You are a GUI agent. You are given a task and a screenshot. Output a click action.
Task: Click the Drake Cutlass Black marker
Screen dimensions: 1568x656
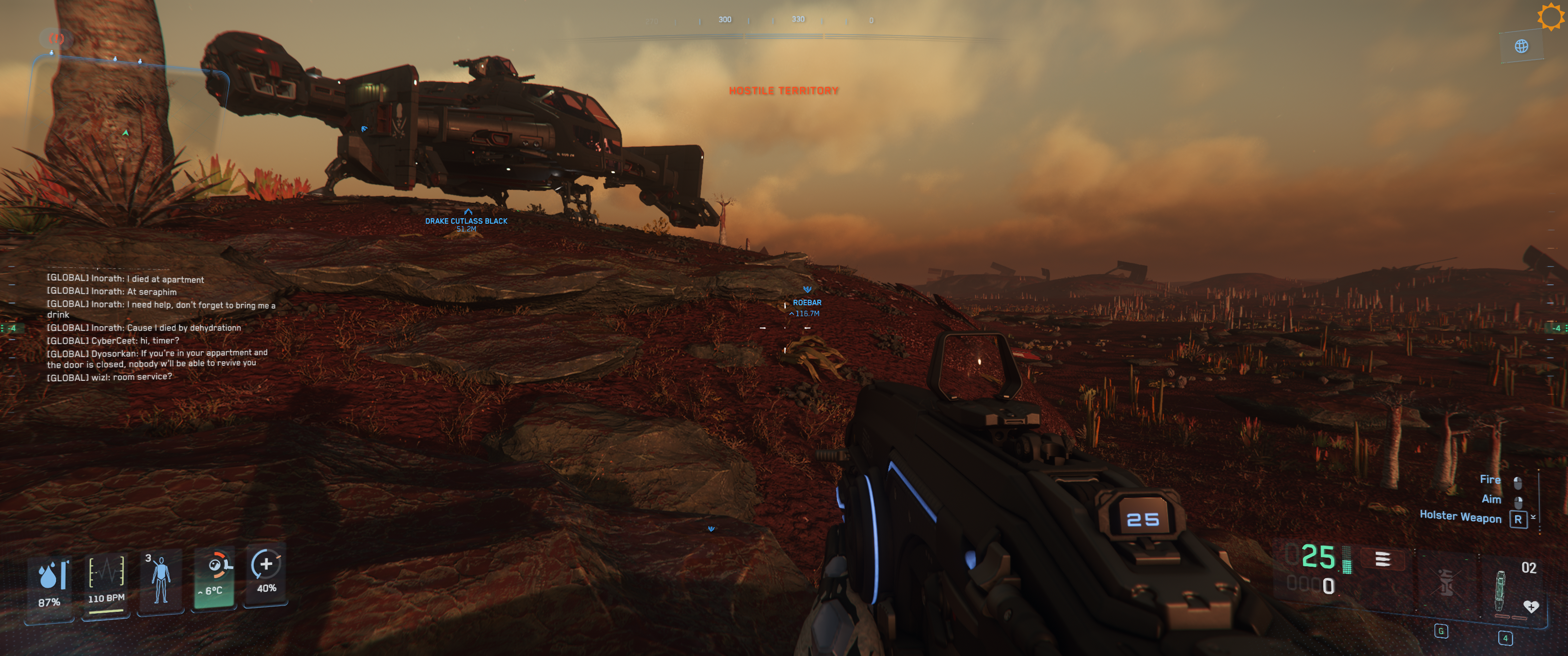pyautogui.click(x=466, y=221)
